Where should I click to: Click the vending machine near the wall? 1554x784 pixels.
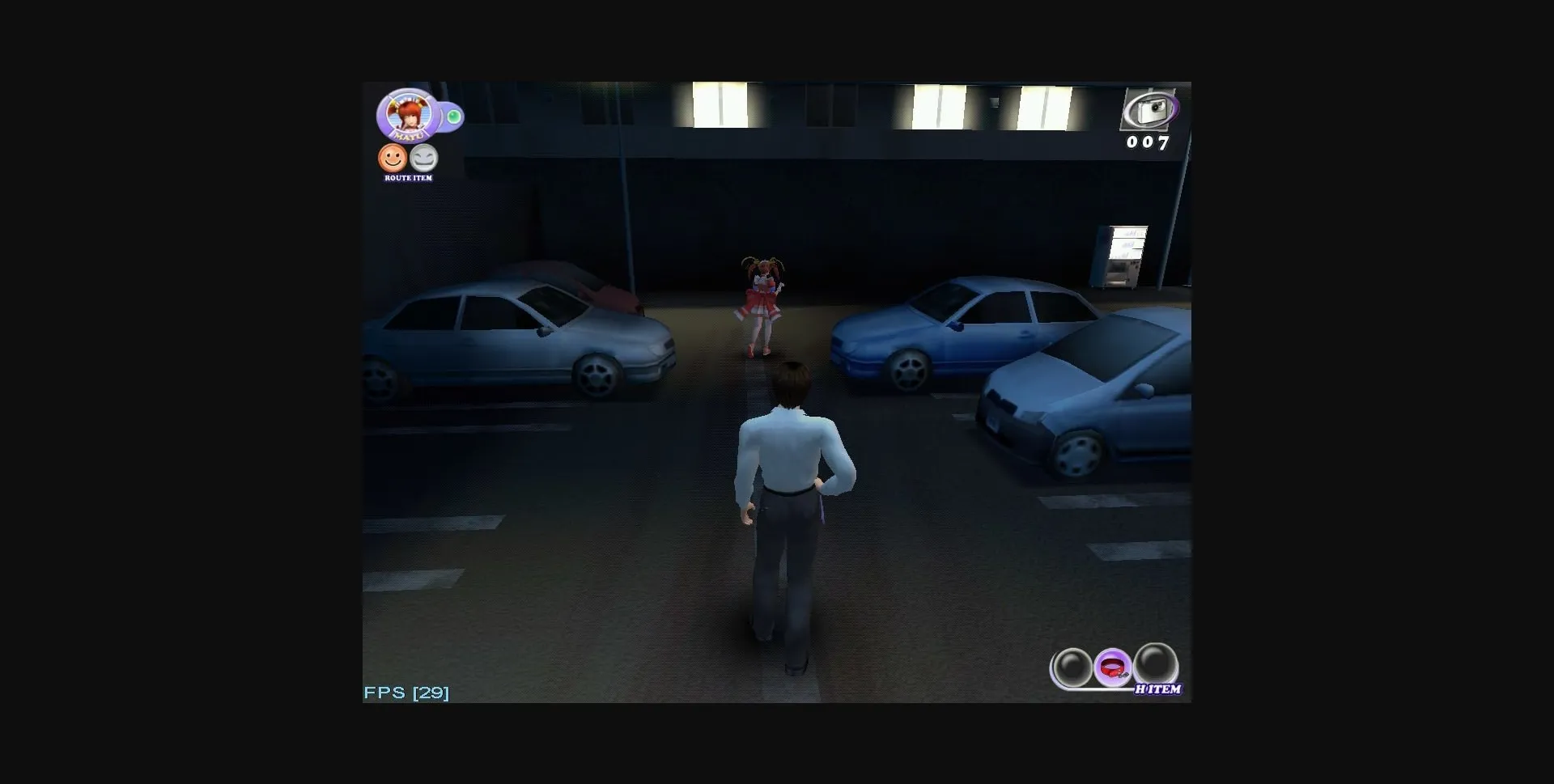(1127, 255)
